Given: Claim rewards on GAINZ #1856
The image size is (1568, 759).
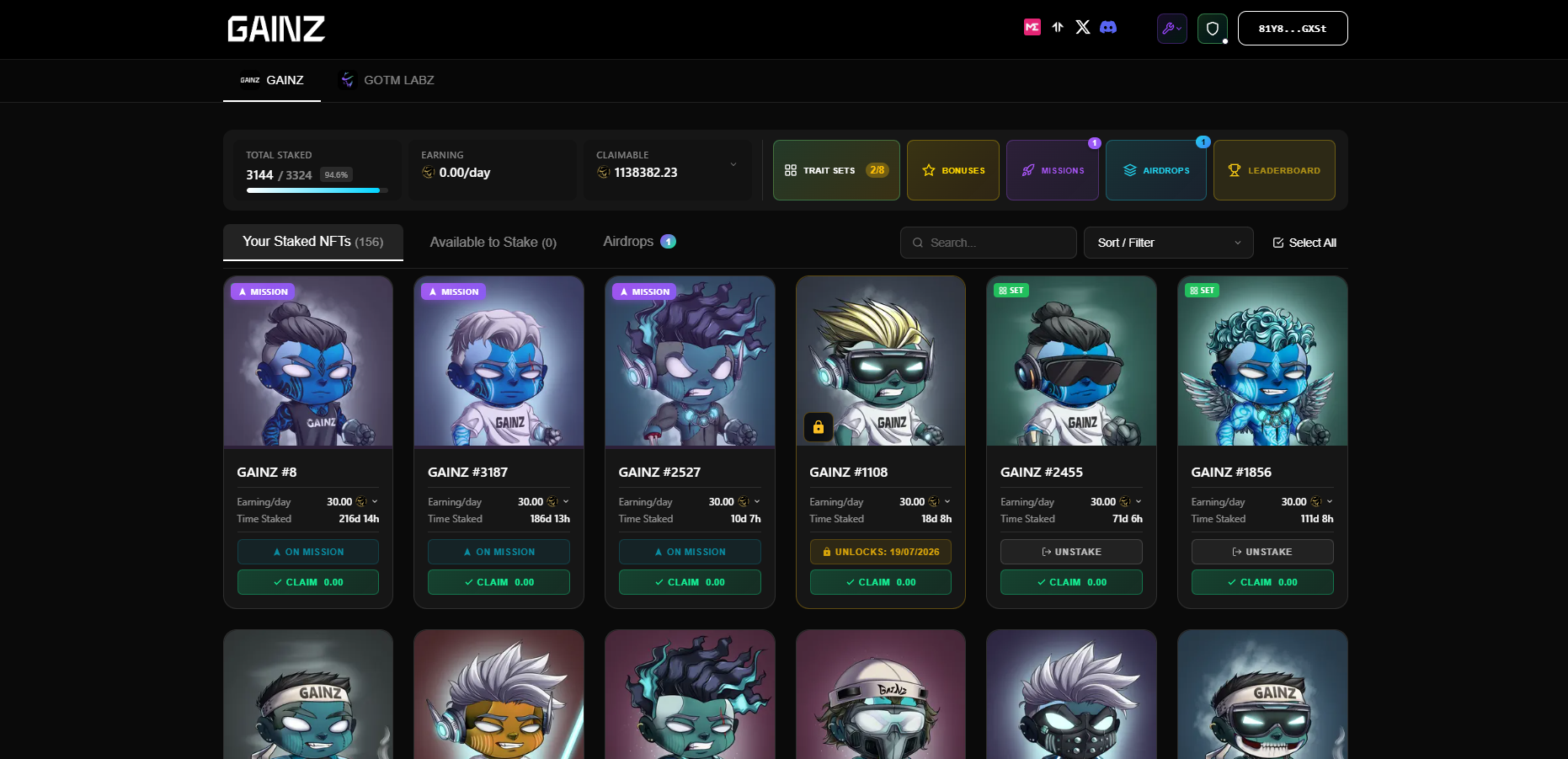Looking at the screenshot, I should click(x=1262, y=581).
